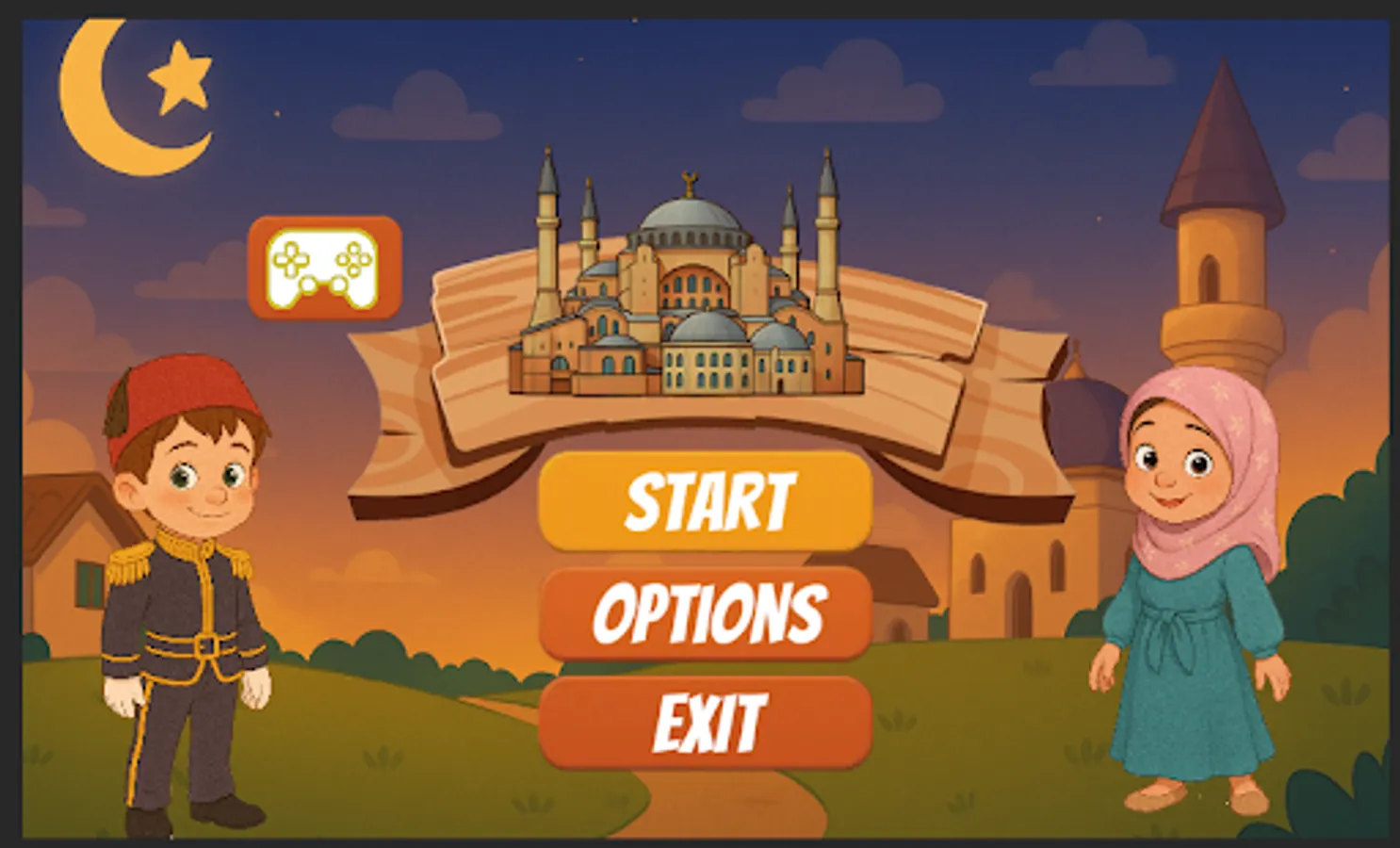
Task: Click the gamepad controller icon
Action: click(323, 269)
